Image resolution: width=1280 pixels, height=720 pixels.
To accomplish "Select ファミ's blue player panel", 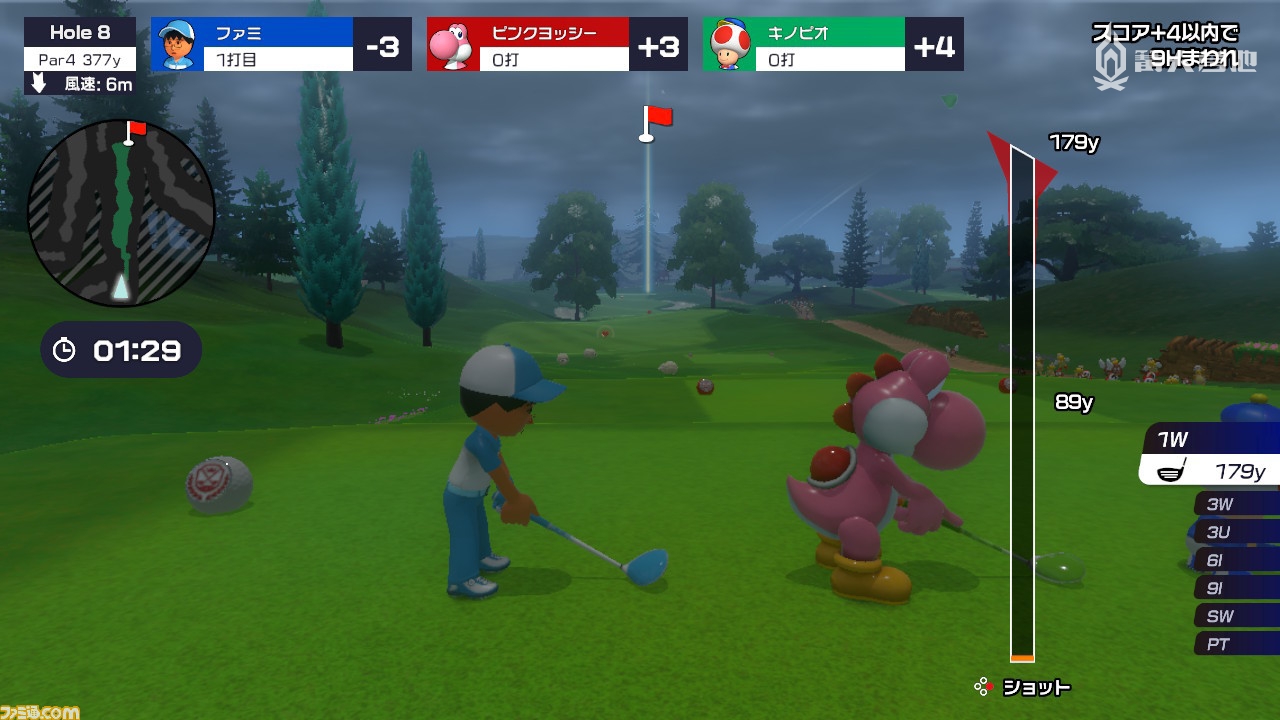I will point(281,45).
